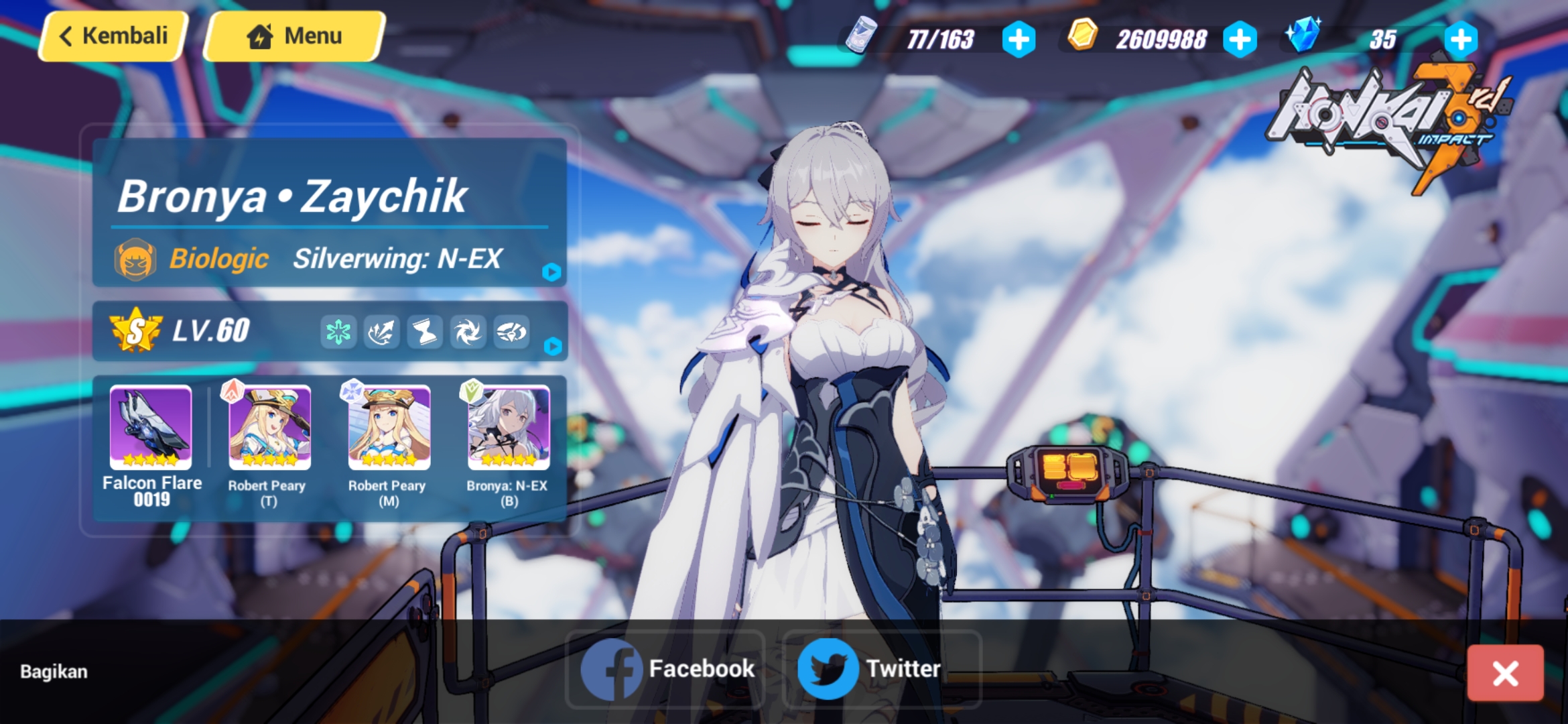The image size is (1568, 724).
Task: Click the plus button next to crystals count
Action: coord(1463,39)
